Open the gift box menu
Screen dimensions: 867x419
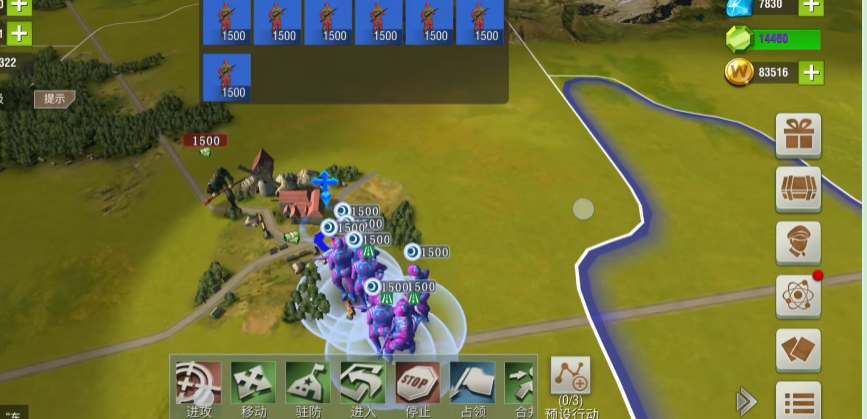tap(798, 135)
